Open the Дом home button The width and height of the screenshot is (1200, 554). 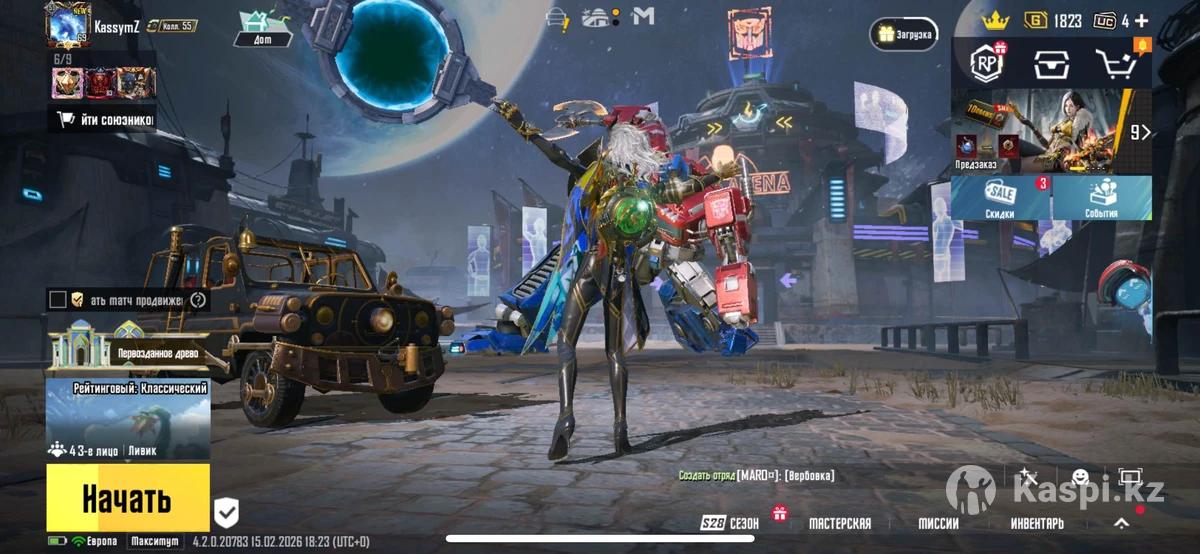[x=263, y=27]
